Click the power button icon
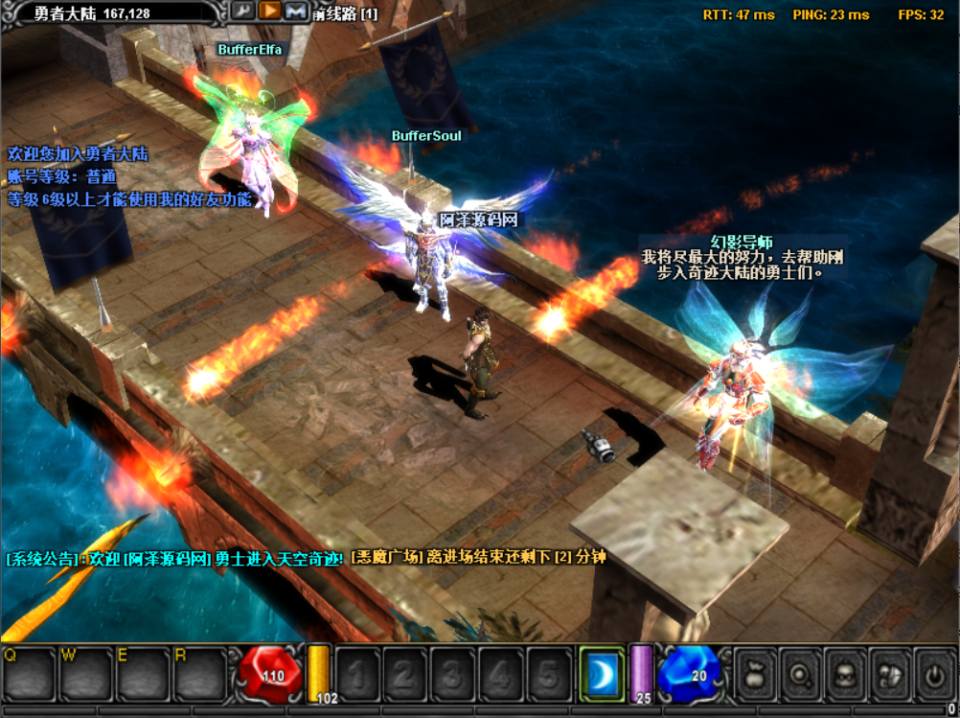Viewport: 960px width, 718px height. 933,676
